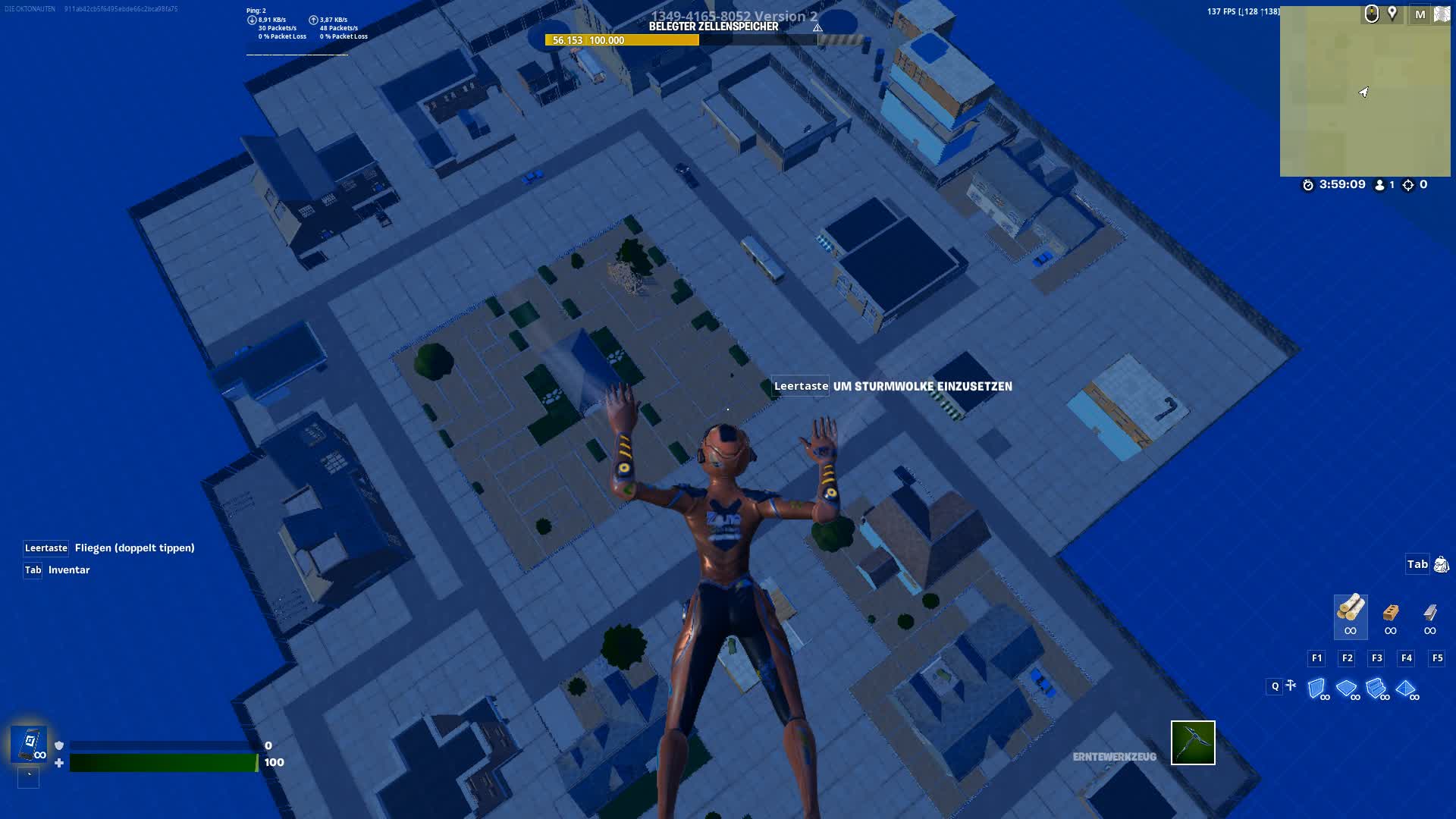Click the yellow memory usage progress bar
Screen dimensions: 1456x819
pos(622,39)
